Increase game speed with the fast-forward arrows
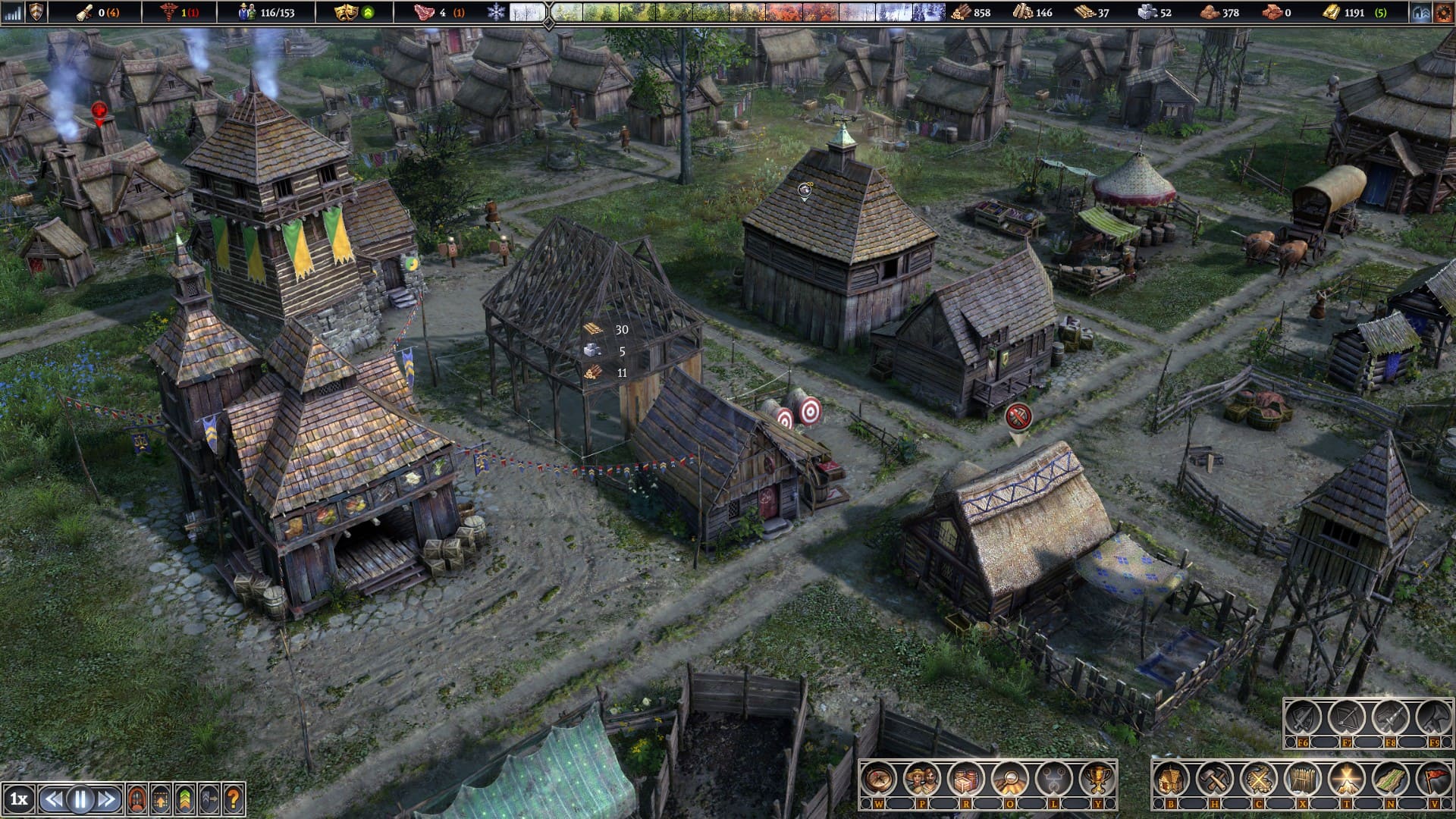The image size is (1456, 819). [106, 799]
